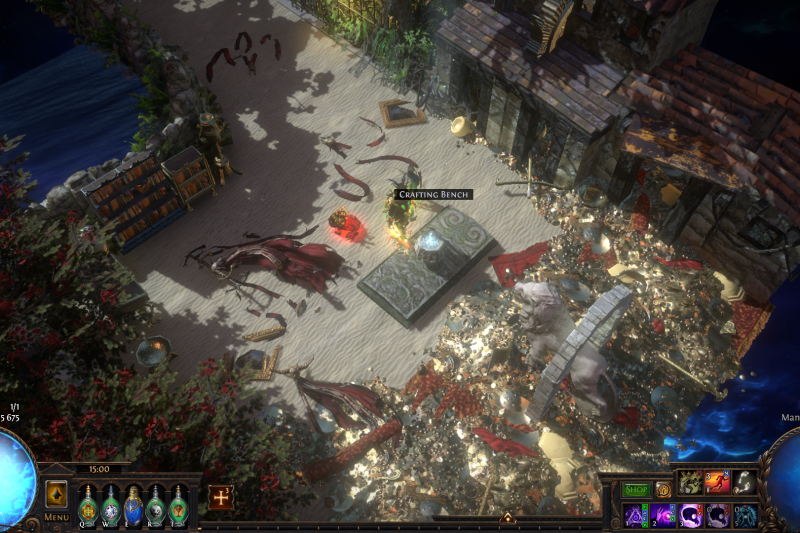Select the golden crowned warrior skill
Screen dimensions: 800x533
[x=691, y=483]
